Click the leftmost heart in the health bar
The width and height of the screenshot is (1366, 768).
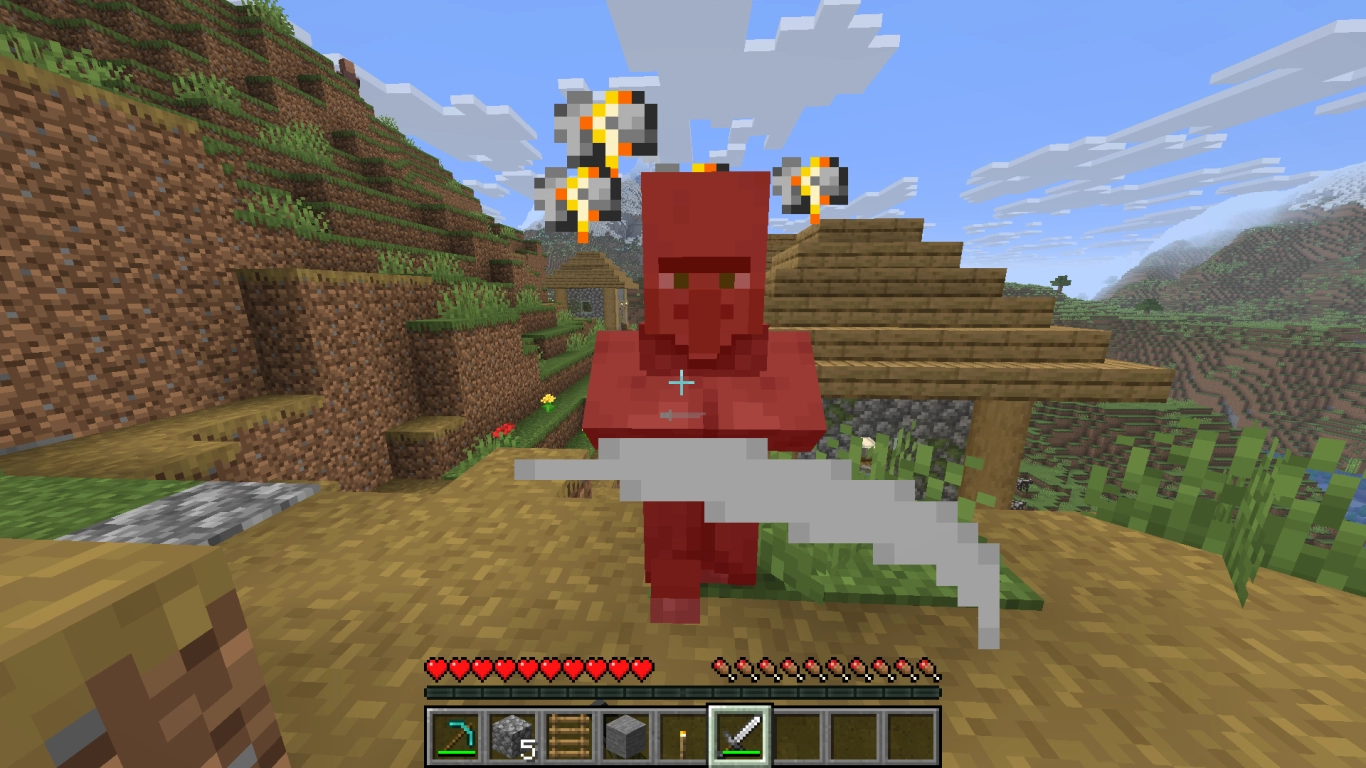[x=434, y=665]
